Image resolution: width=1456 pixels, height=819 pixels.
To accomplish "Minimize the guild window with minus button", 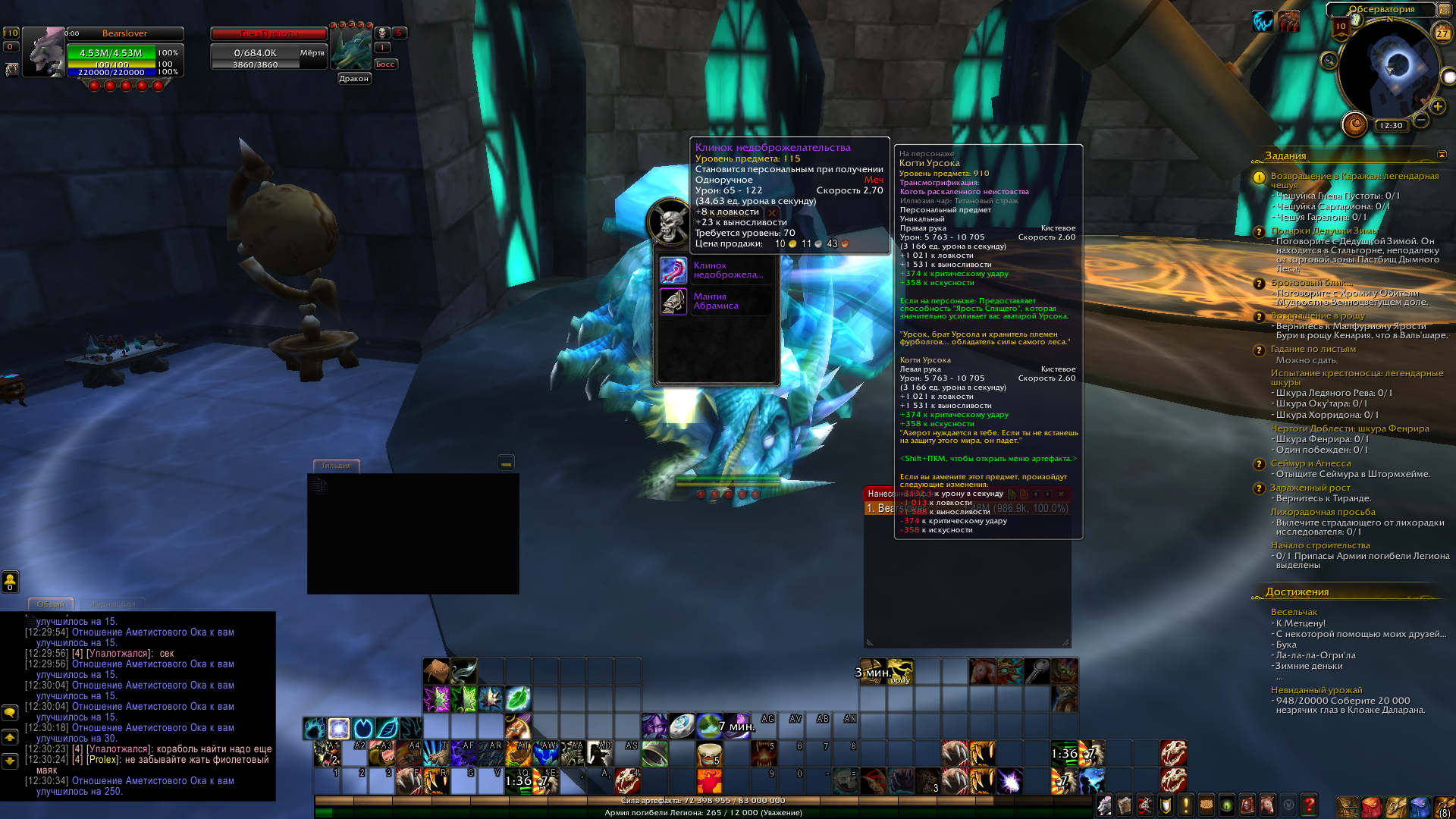I will pyautogui.click(x=506, y=463).
